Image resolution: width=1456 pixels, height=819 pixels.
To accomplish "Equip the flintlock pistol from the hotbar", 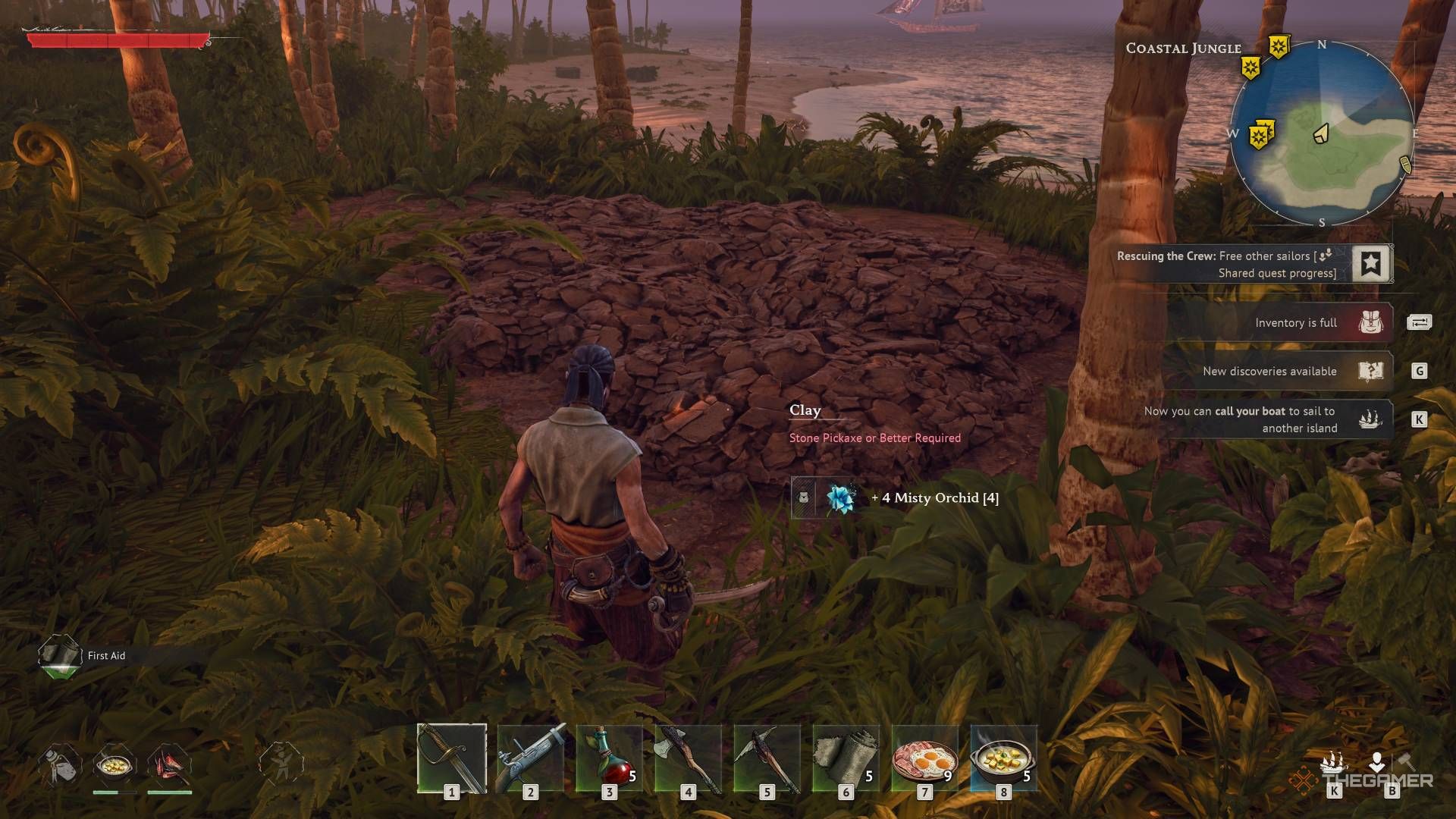I will [531, 758].
